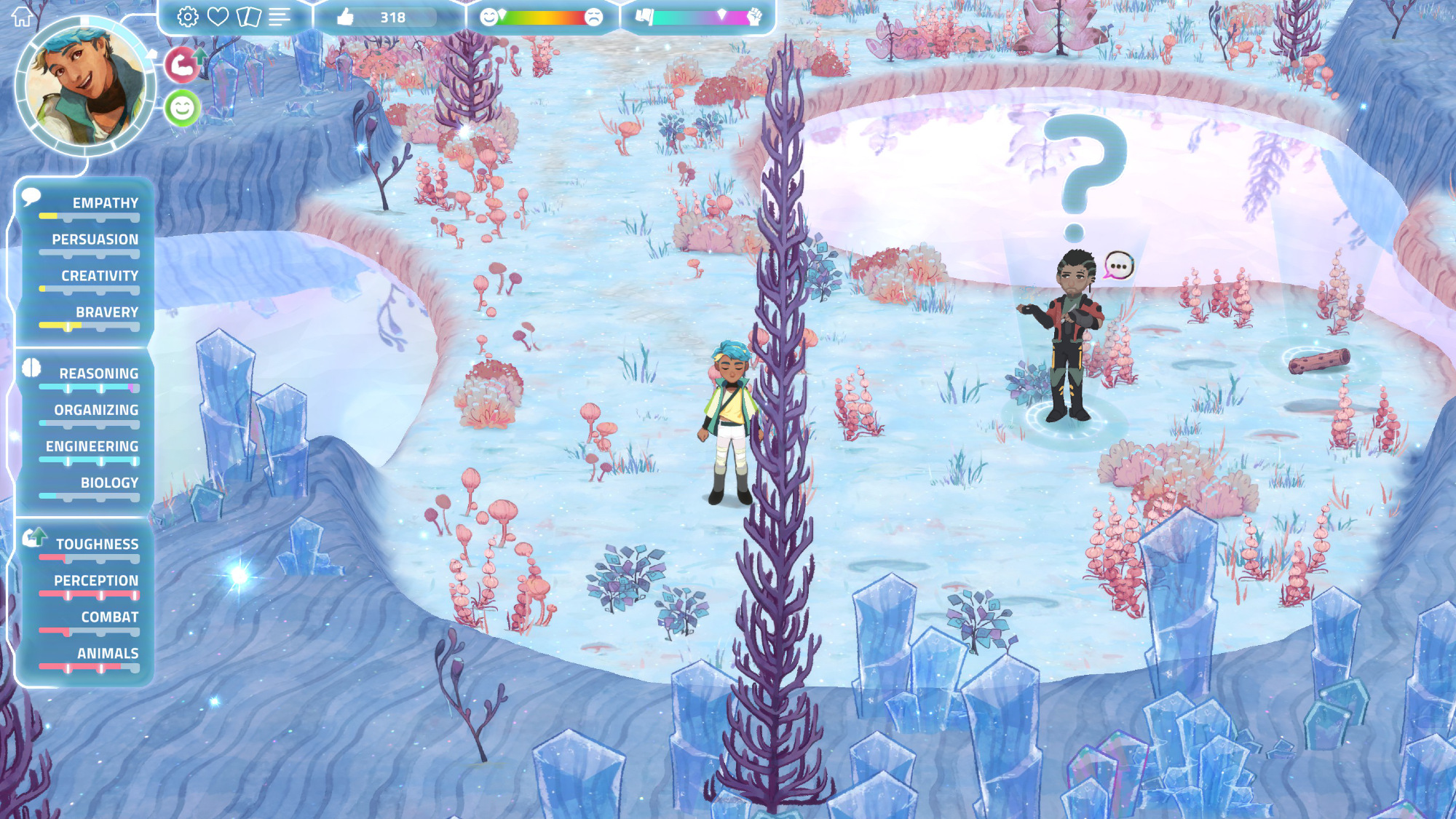The width and height of the screenshot is (1456, 819).
Task: Talk via the speech bubble icon
Action: [1118, 266]
